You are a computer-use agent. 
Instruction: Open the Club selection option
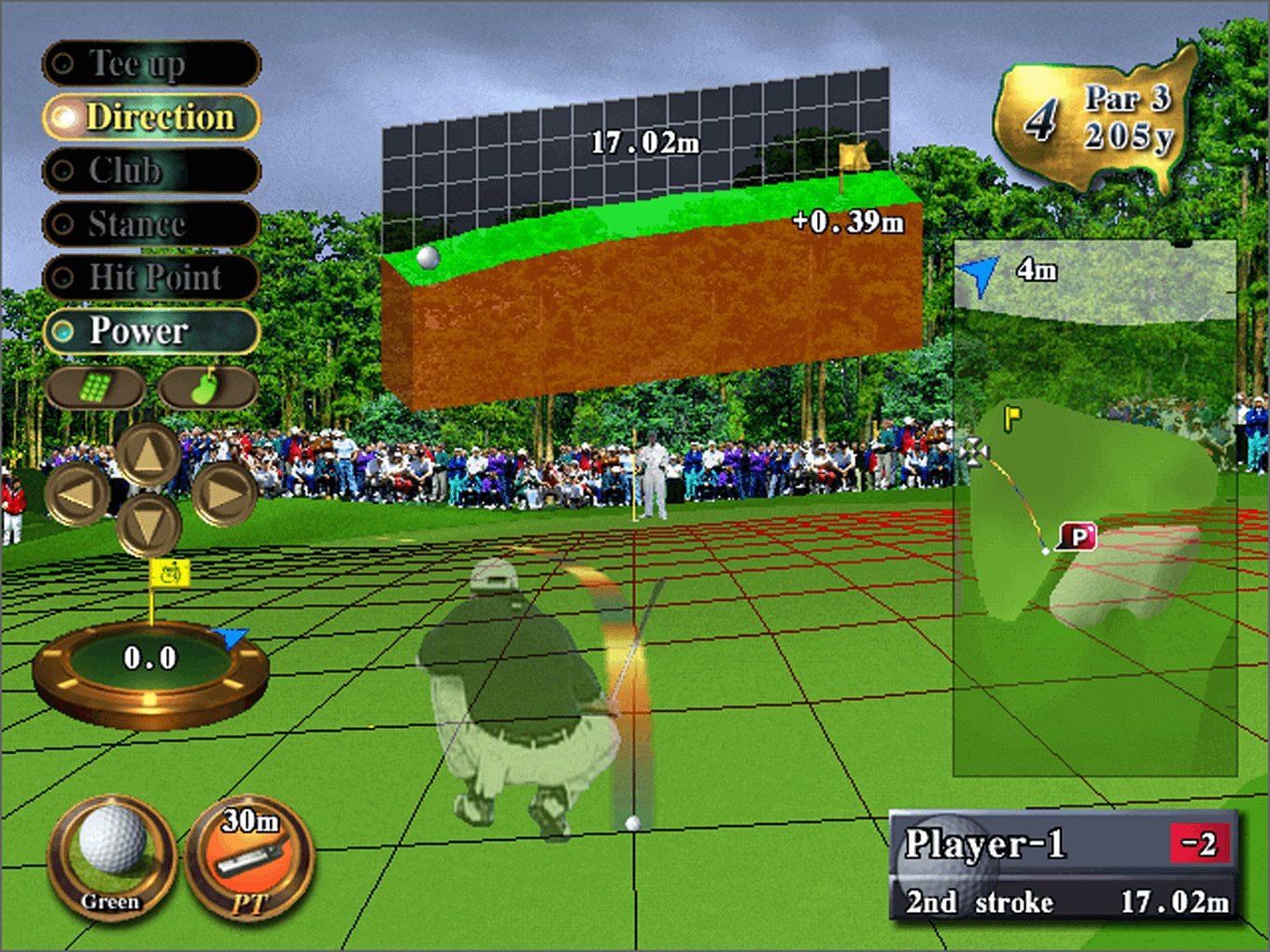[x=150, y=171]
